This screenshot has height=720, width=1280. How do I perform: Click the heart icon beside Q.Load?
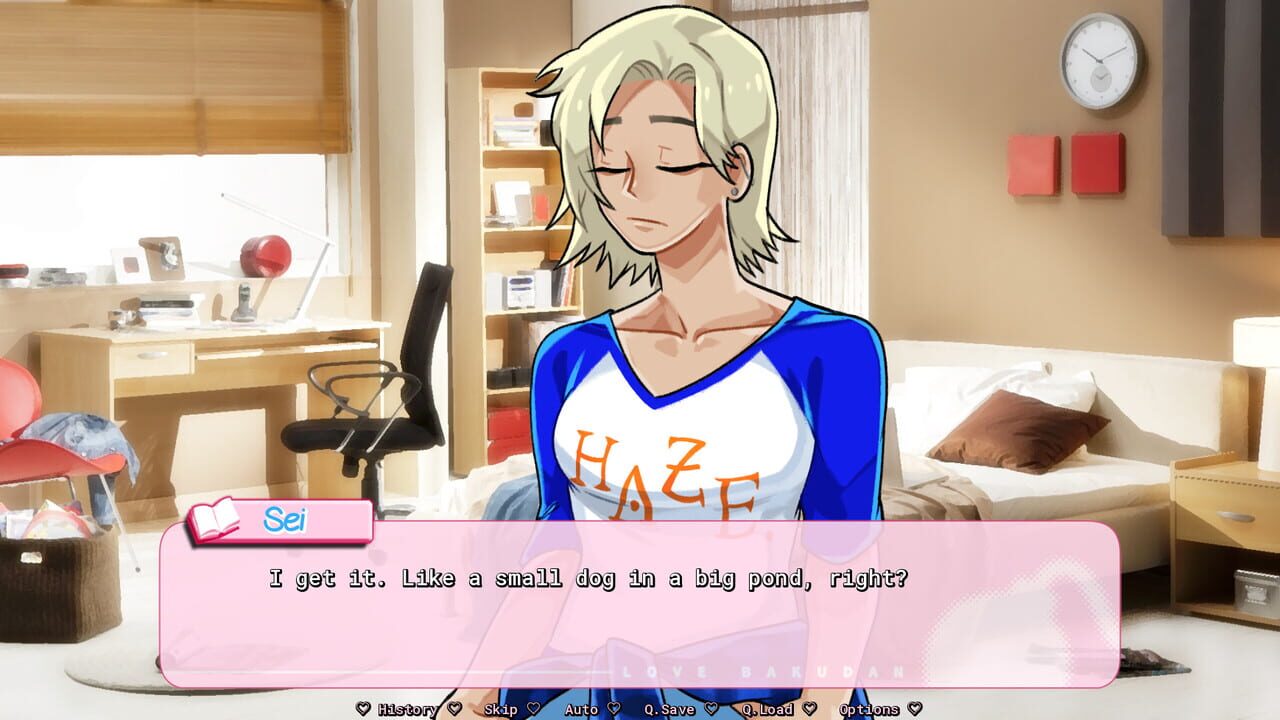(810, 708)
